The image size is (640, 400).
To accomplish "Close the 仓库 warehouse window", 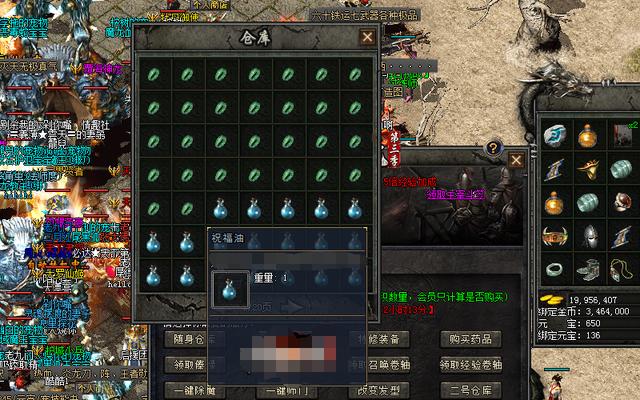I will click(368, 37).
